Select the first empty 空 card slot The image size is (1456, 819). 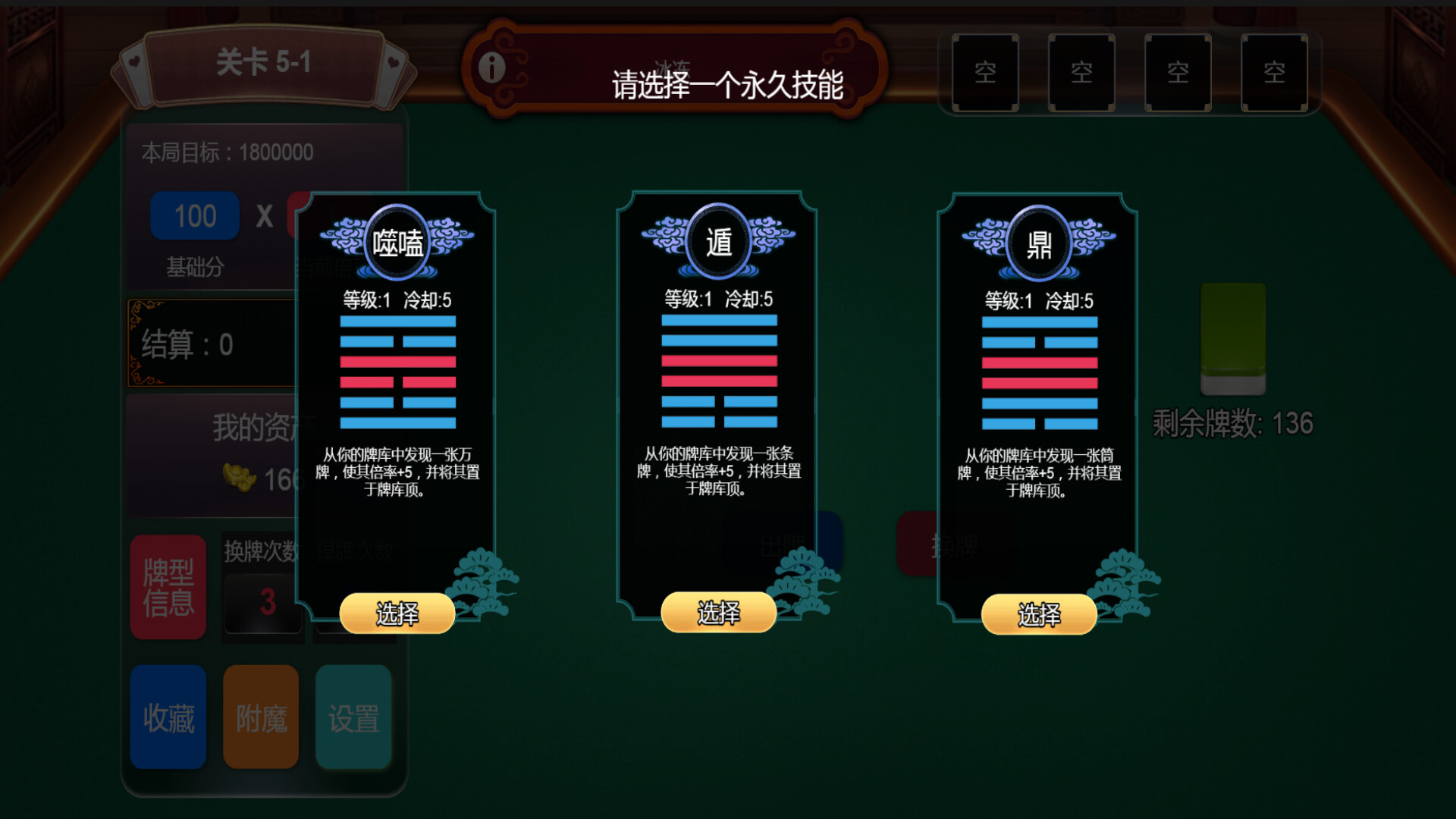[x=984, y=73]
